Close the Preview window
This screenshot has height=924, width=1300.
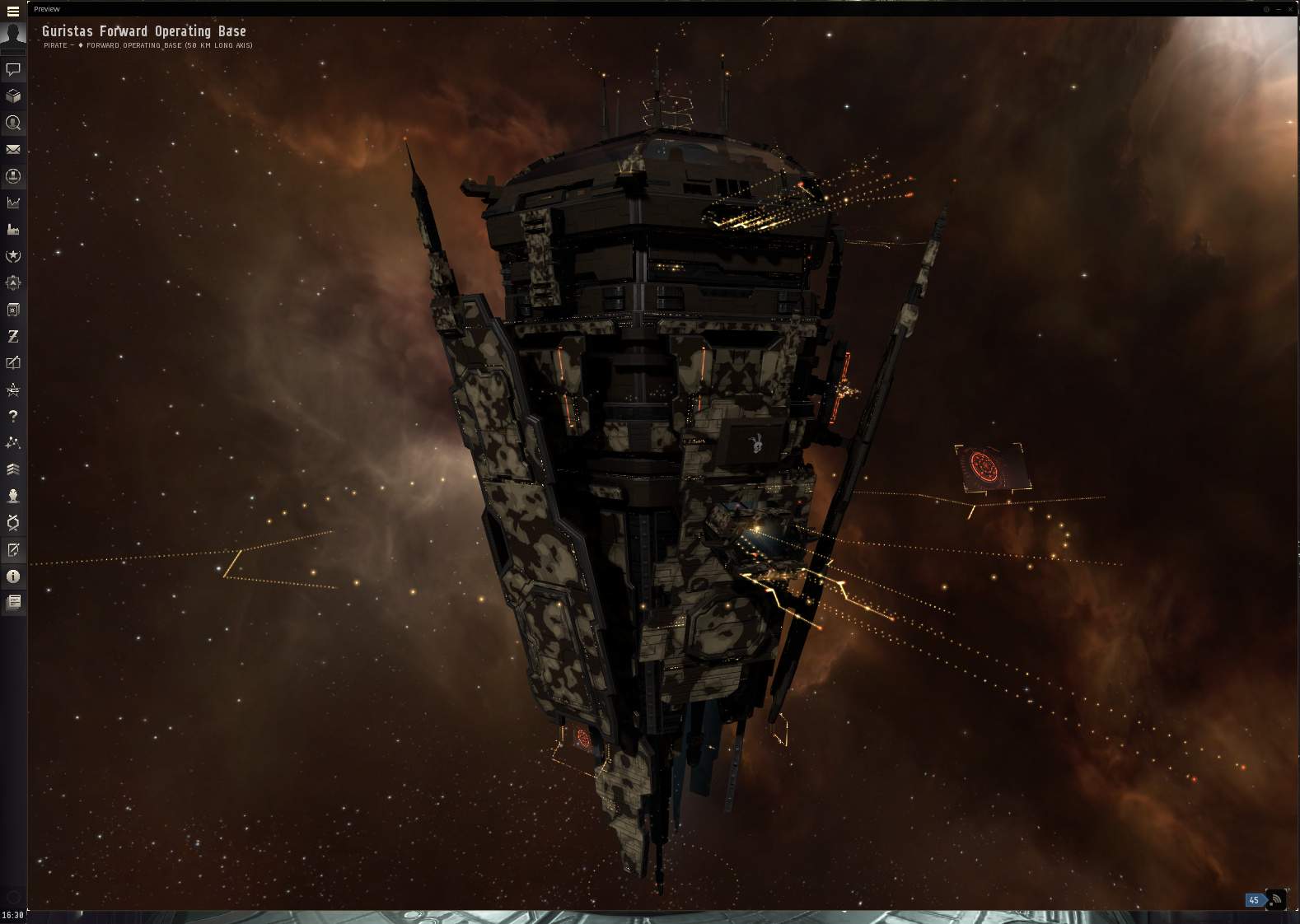point(1291,9)
